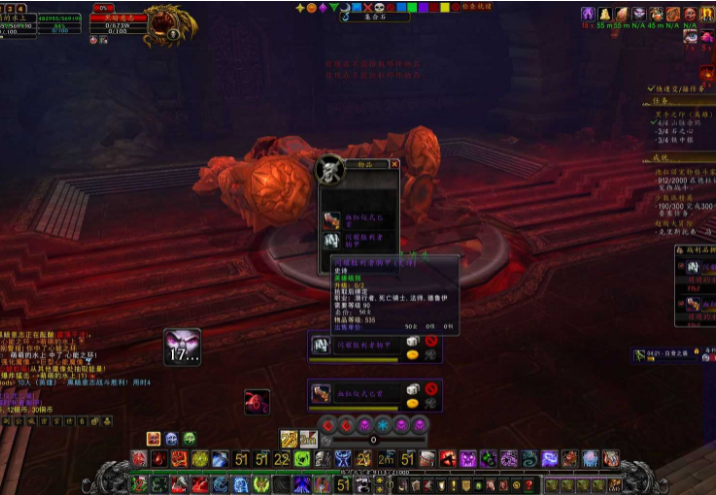The width and height of the screenshot is (716, 495).
Task: Select the player portrait frame
Action: (20, 20)
